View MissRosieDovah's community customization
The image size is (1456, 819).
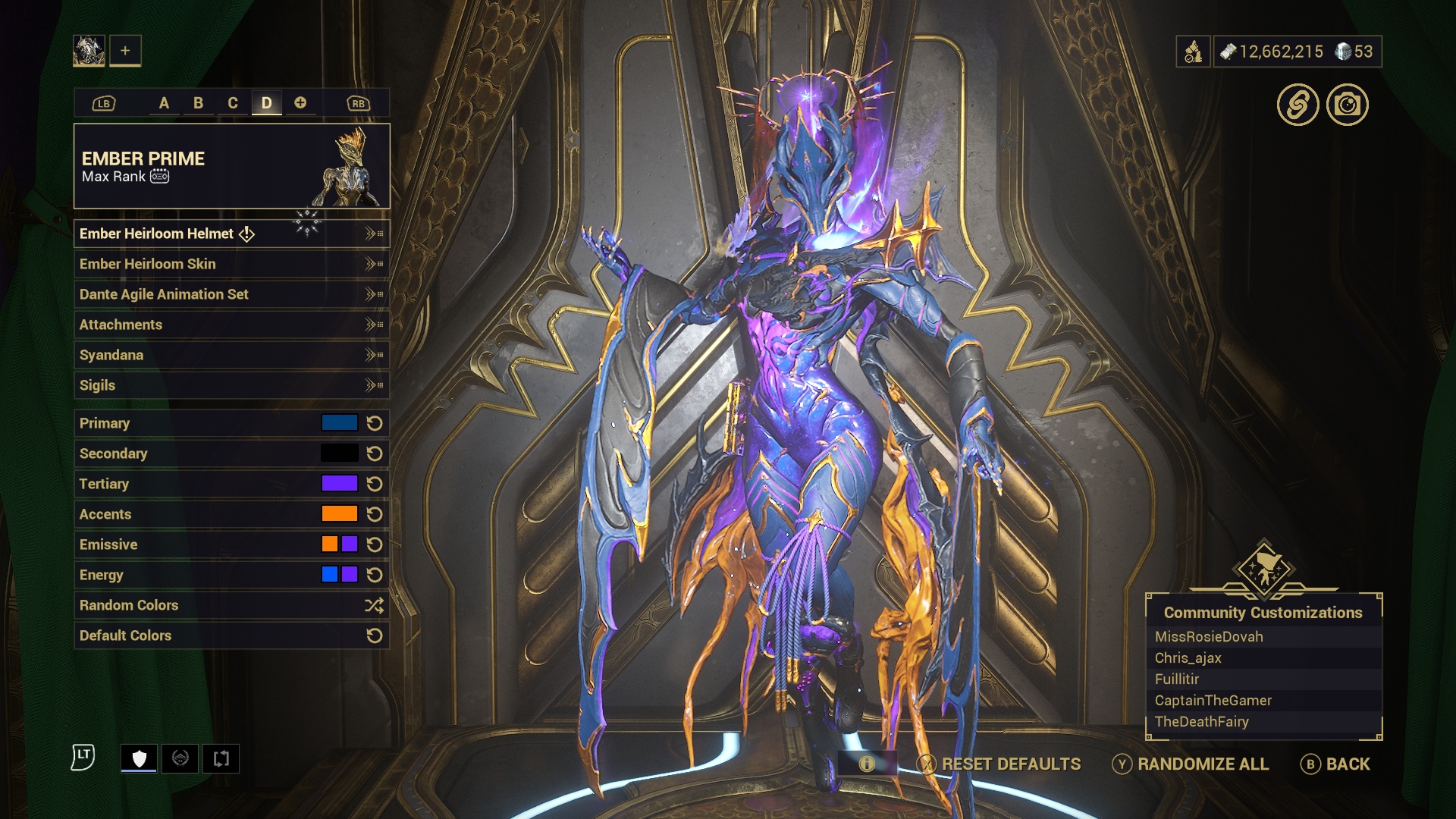1209,637
